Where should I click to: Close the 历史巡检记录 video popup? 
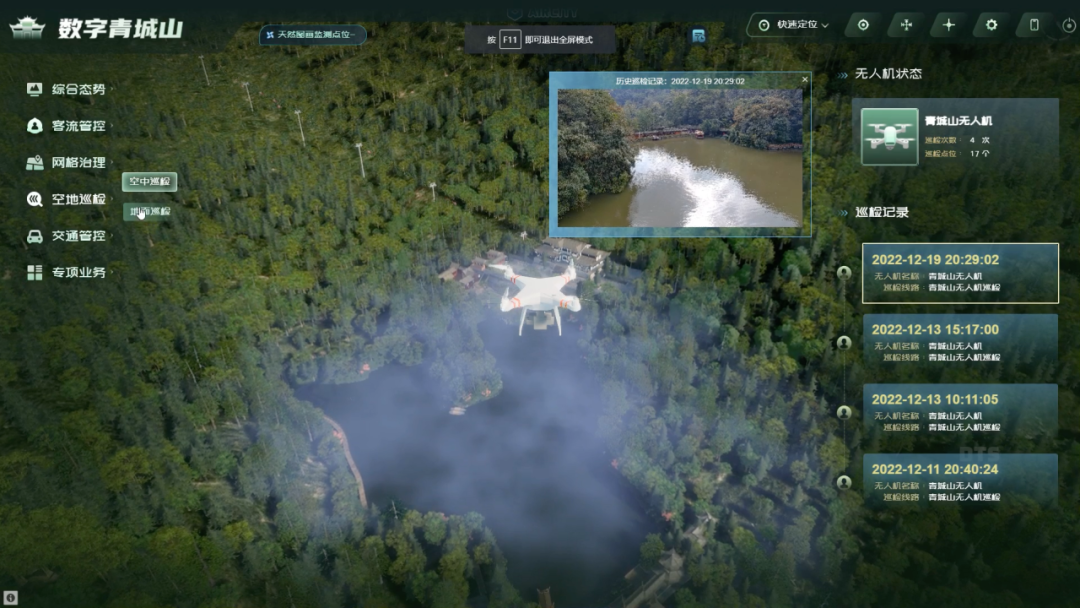pyautogui.click(x=805, y=80)
